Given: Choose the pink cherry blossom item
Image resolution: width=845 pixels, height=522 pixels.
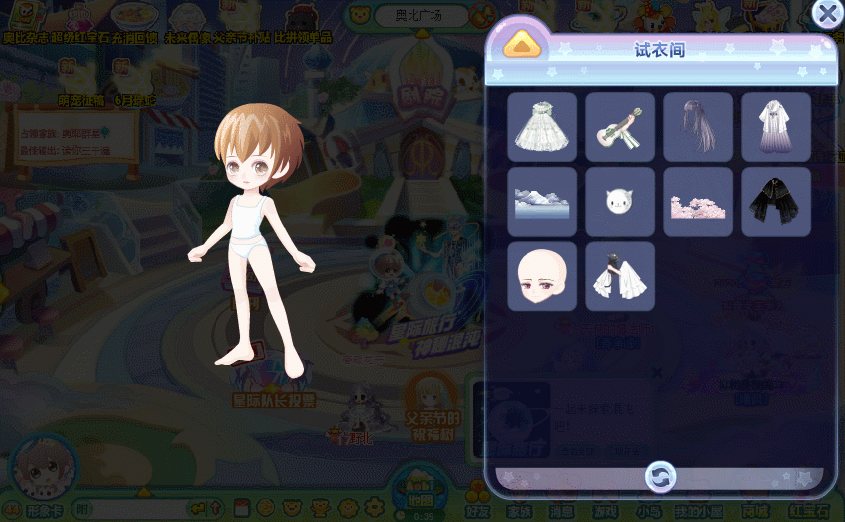Looking at the screenshot, I should 698,202.
